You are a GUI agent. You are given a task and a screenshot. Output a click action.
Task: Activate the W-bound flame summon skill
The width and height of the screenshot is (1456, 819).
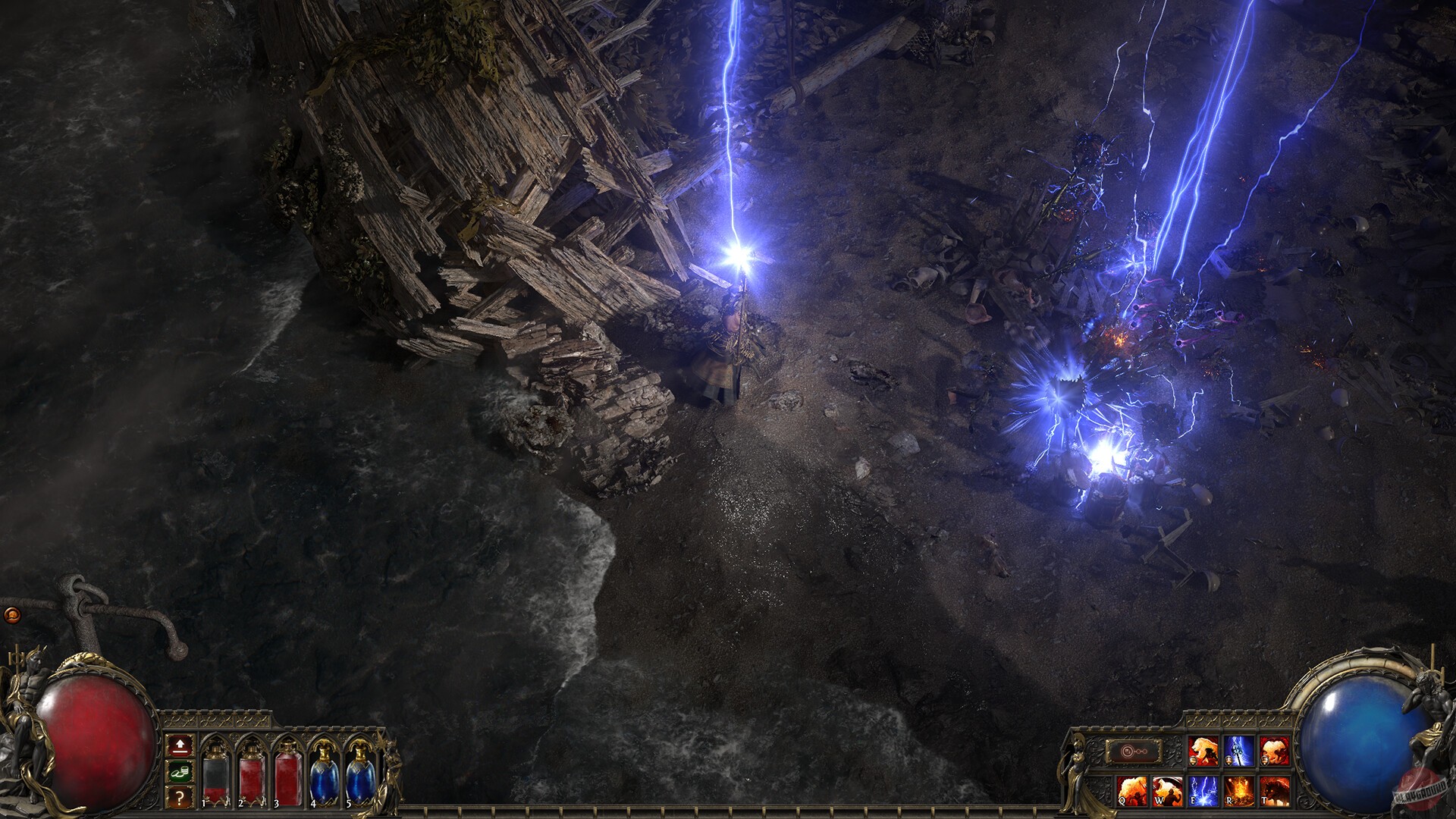click(x=1168, y=792)
